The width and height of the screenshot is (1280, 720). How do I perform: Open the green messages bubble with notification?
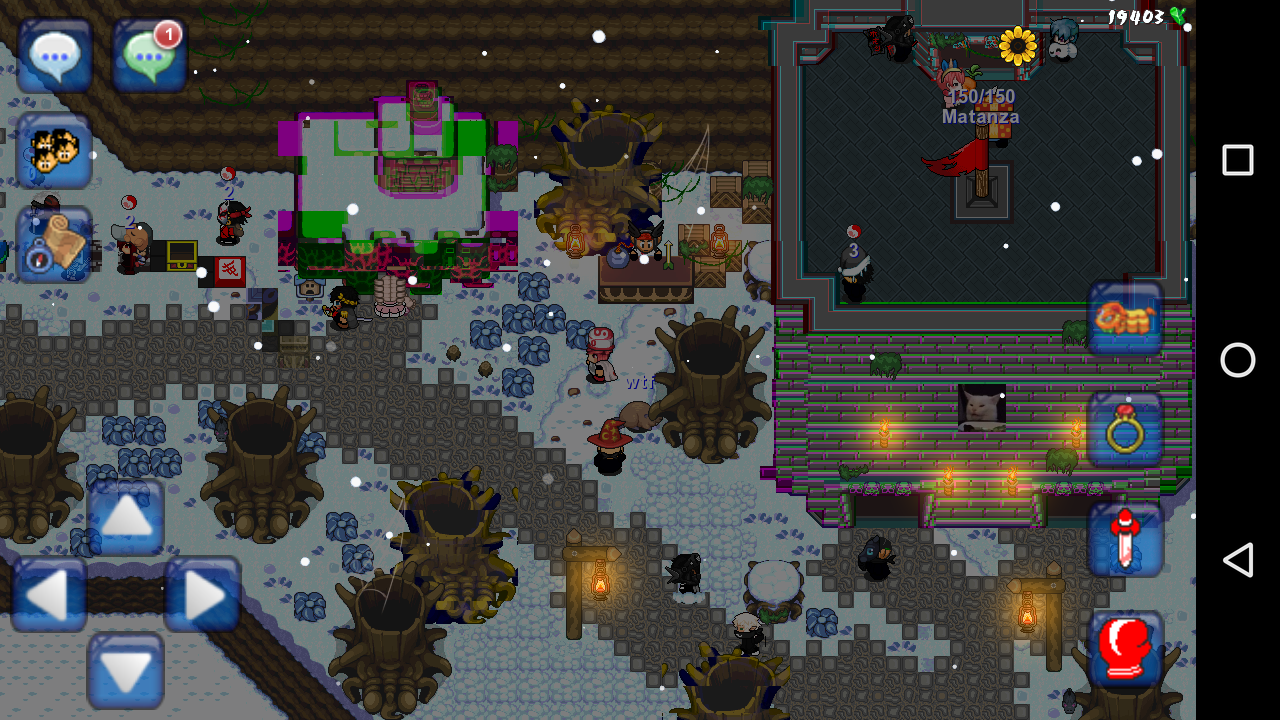coord(150,55)
